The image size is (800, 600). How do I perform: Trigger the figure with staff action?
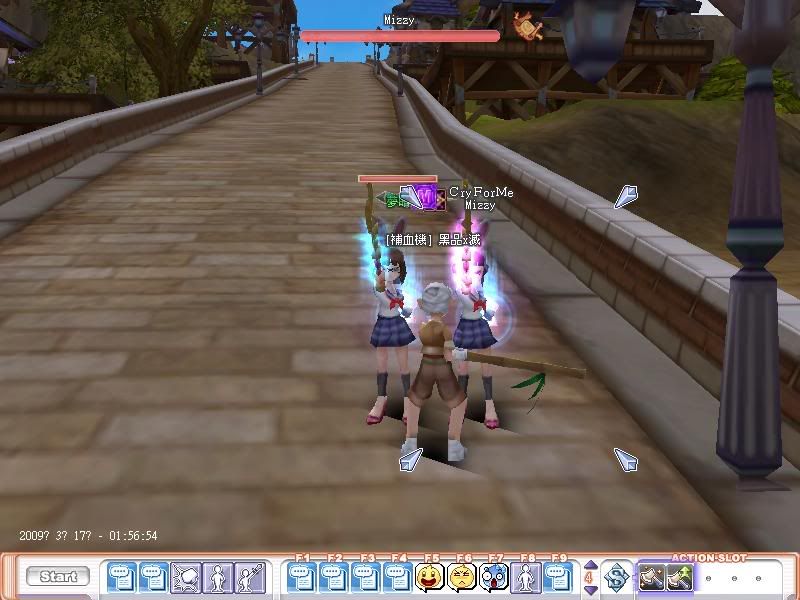(x=249, y=577)
